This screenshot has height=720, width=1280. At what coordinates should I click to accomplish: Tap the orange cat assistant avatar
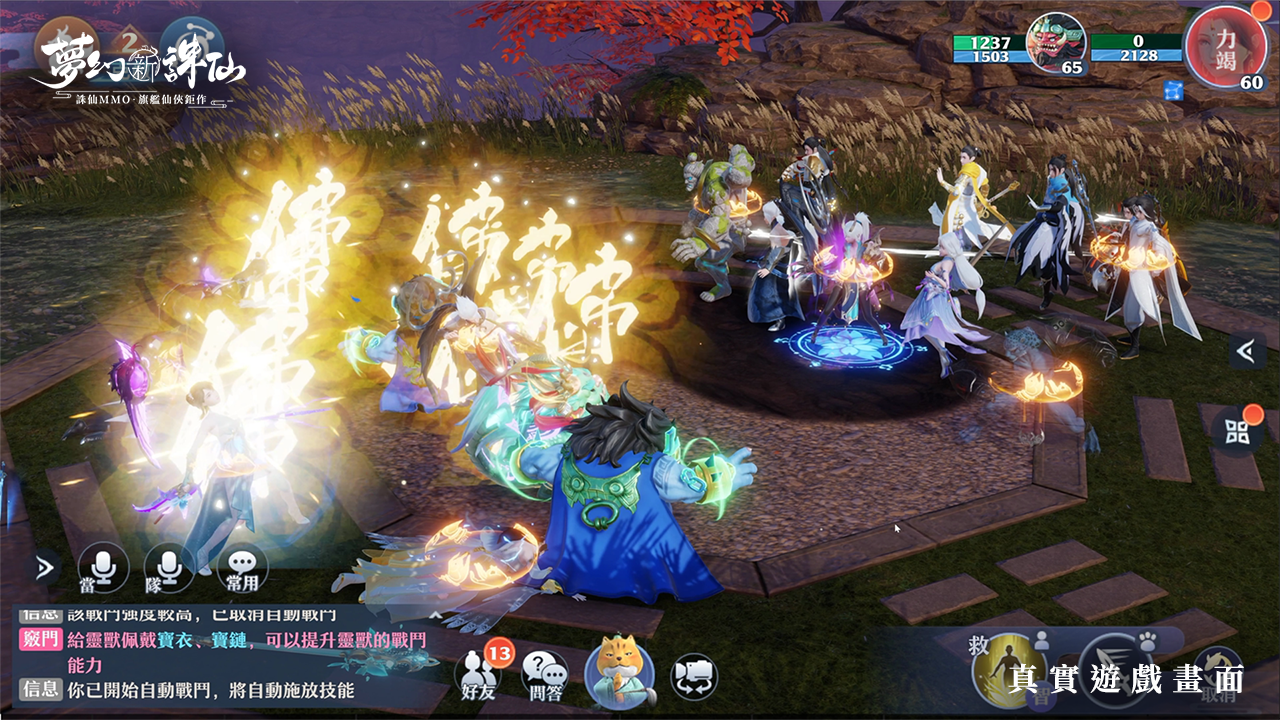pos(619,670)
